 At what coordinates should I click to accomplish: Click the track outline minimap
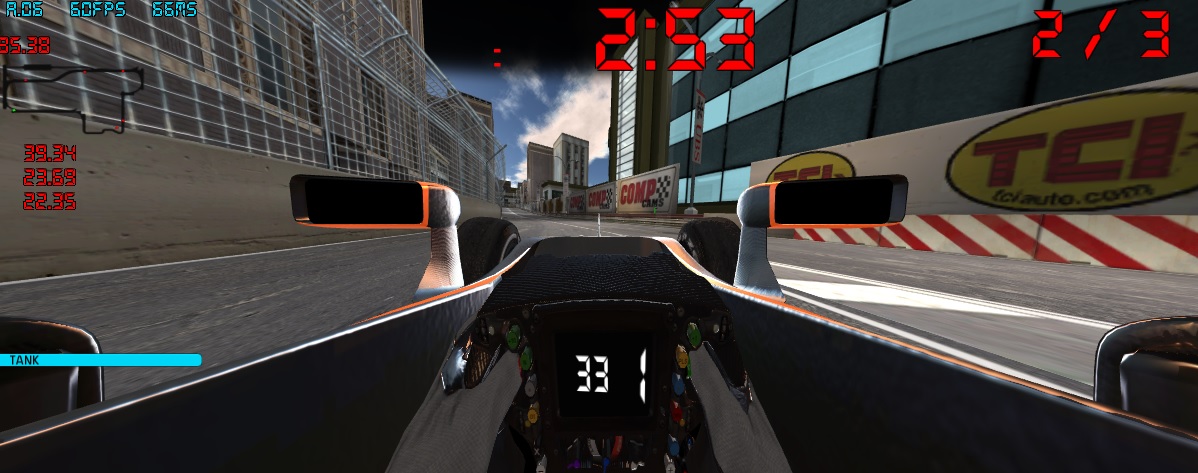point(73,95)
